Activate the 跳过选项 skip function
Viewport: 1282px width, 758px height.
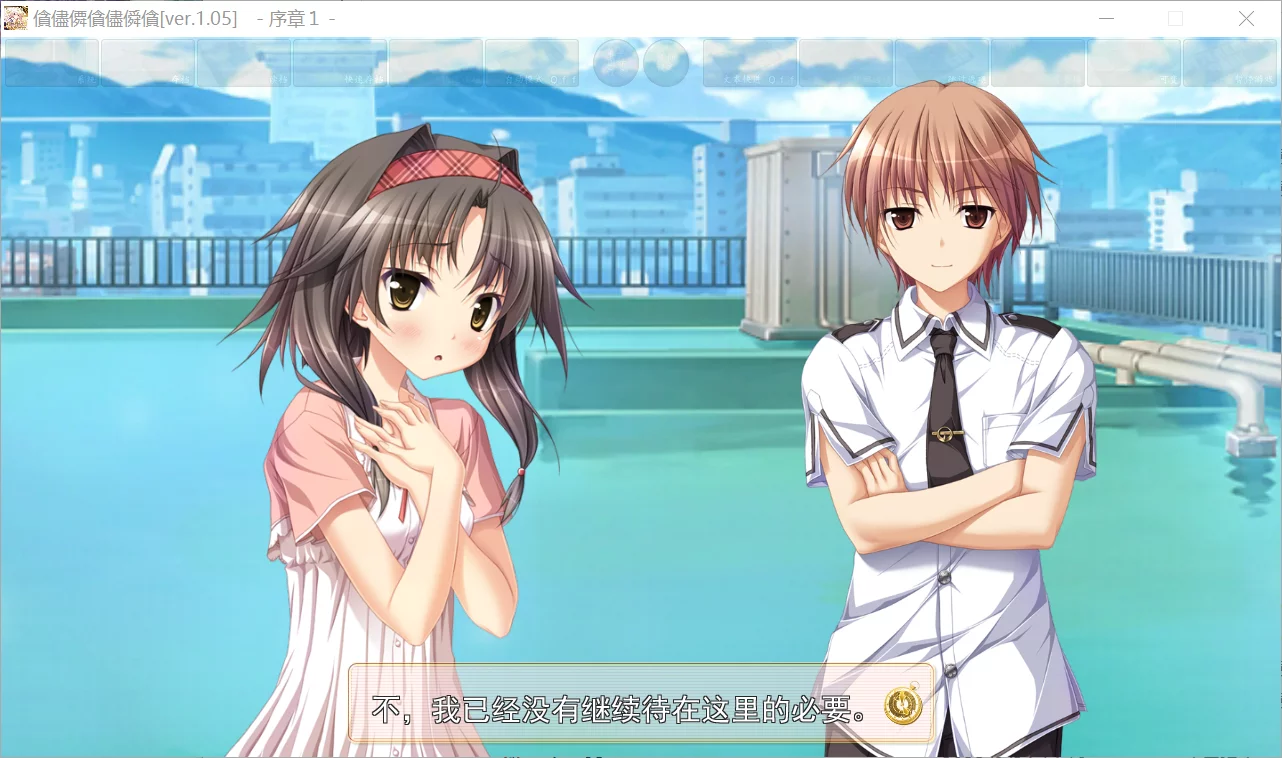tap(943, 63)
